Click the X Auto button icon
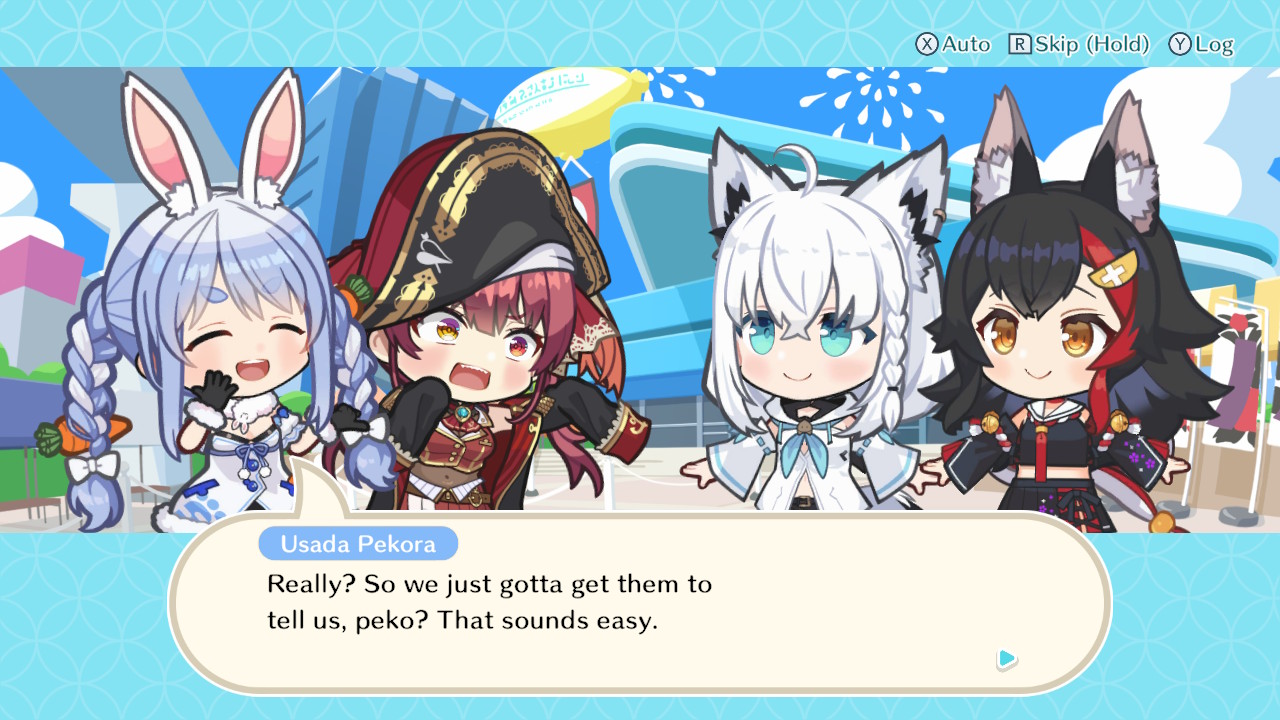This screenshot has height=720, width=1280. pyautogui.click(x=925, y=44)
